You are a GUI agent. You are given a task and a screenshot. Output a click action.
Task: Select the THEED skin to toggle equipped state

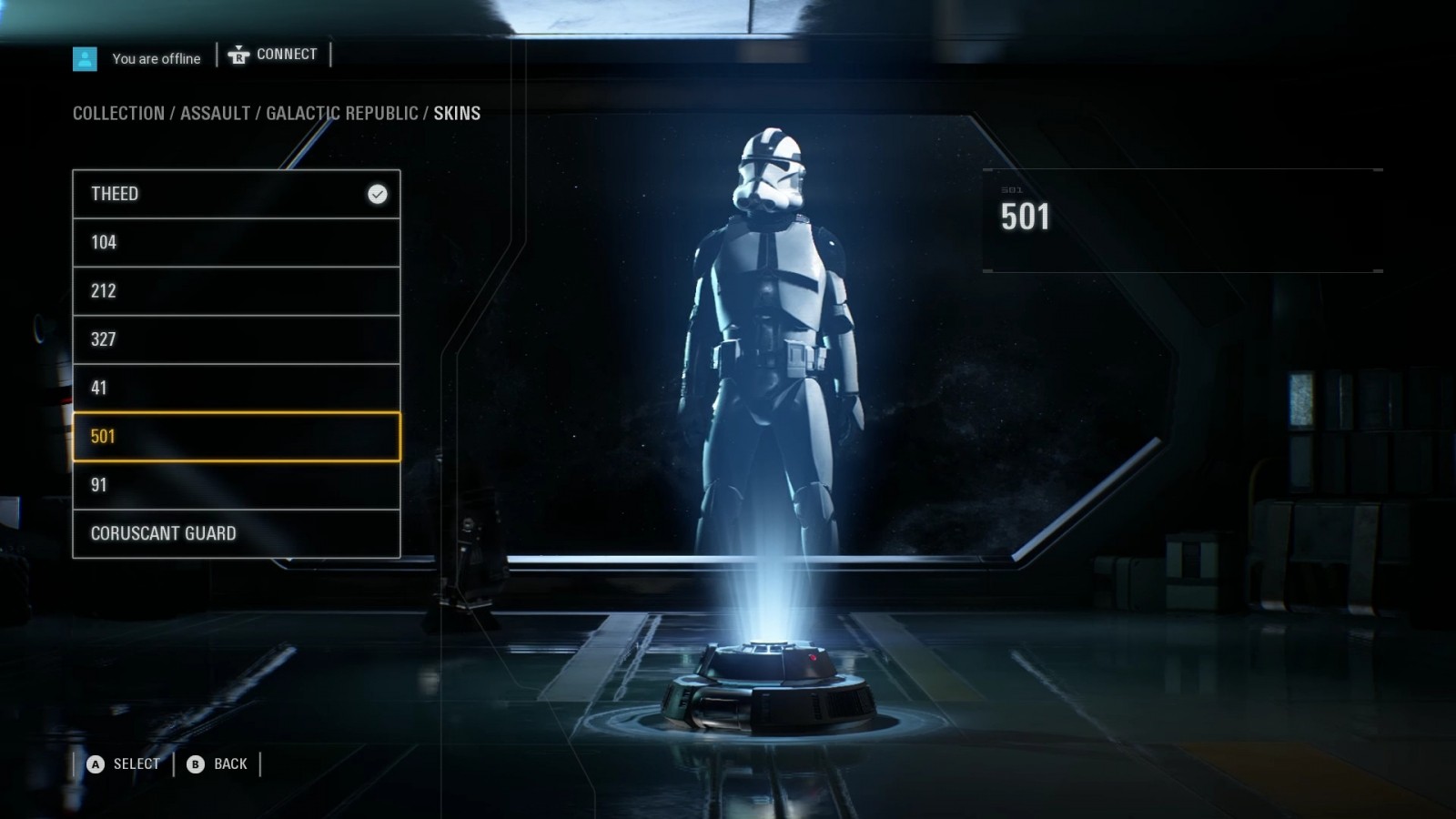coord(209,194)
